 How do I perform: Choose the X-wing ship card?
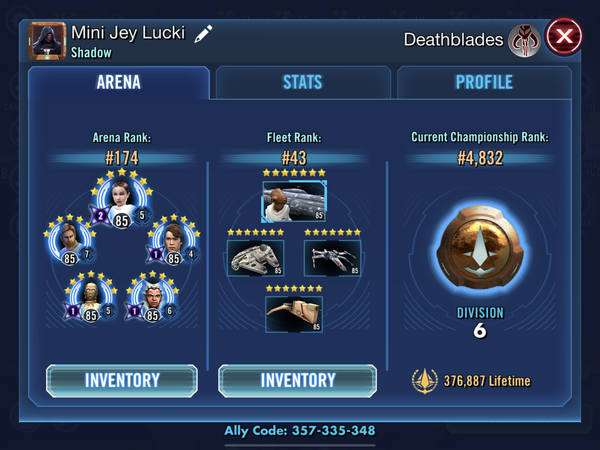(x=331, y=258)
